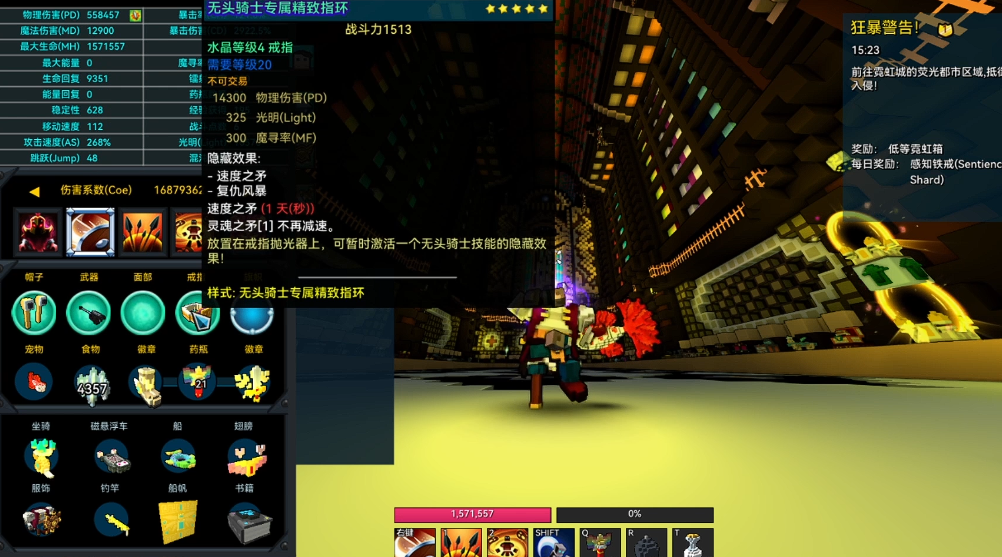Choose the mount (坐骑) slot

click(41, 457)
